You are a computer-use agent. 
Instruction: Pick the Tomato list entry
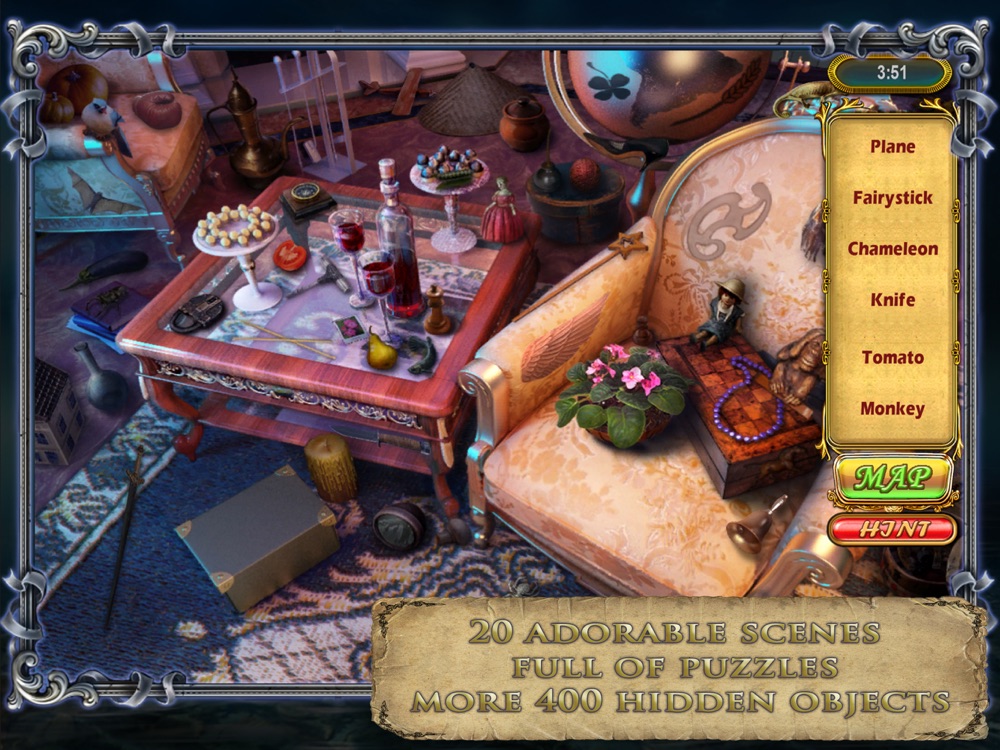892,357
